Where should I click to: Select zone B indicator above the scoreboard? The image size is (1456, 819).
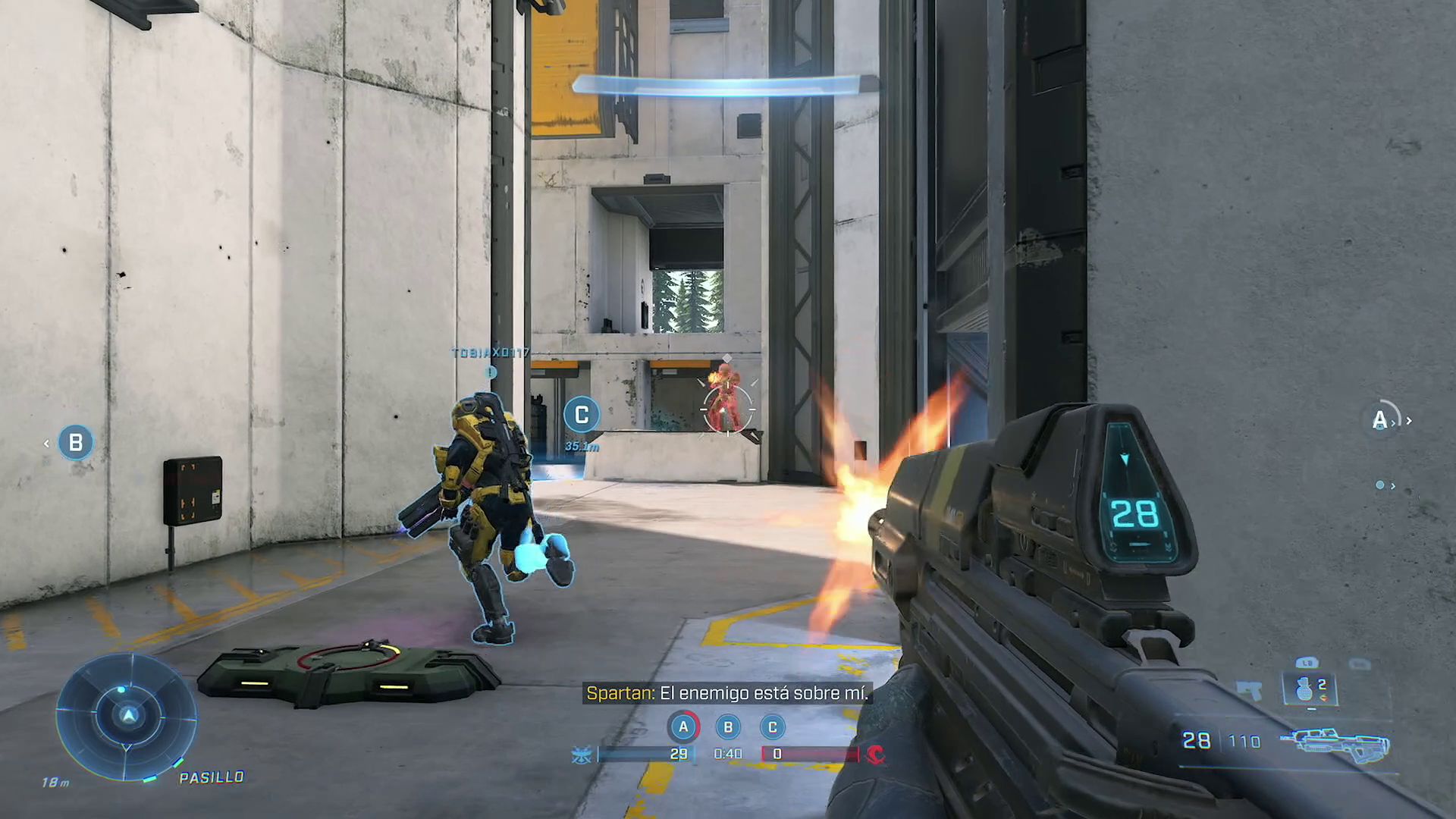(728, 727)
